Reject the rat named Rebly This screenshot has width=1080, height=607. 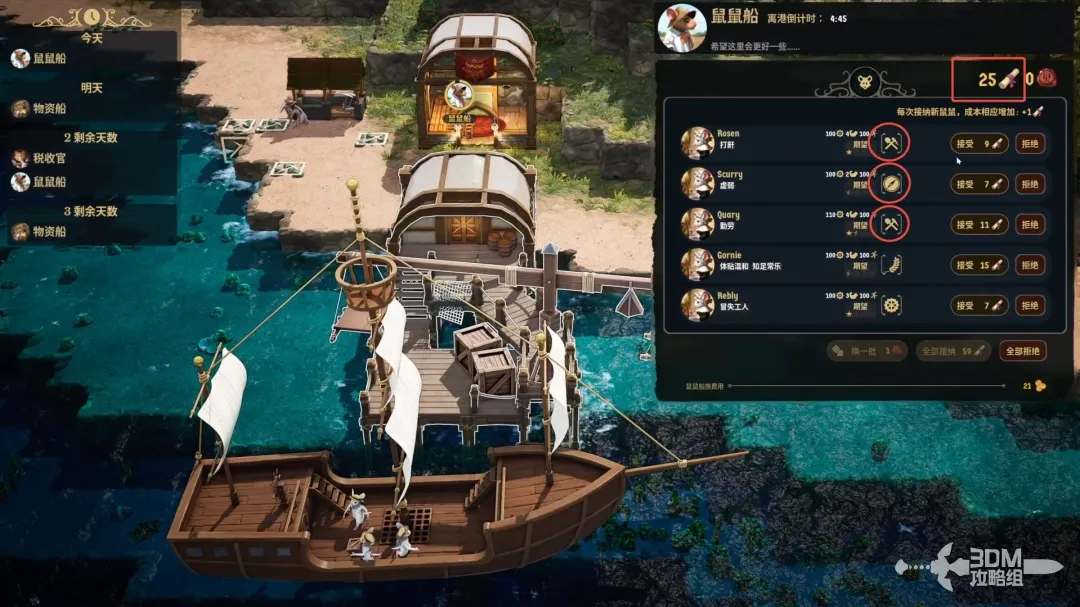point(1030,305)
